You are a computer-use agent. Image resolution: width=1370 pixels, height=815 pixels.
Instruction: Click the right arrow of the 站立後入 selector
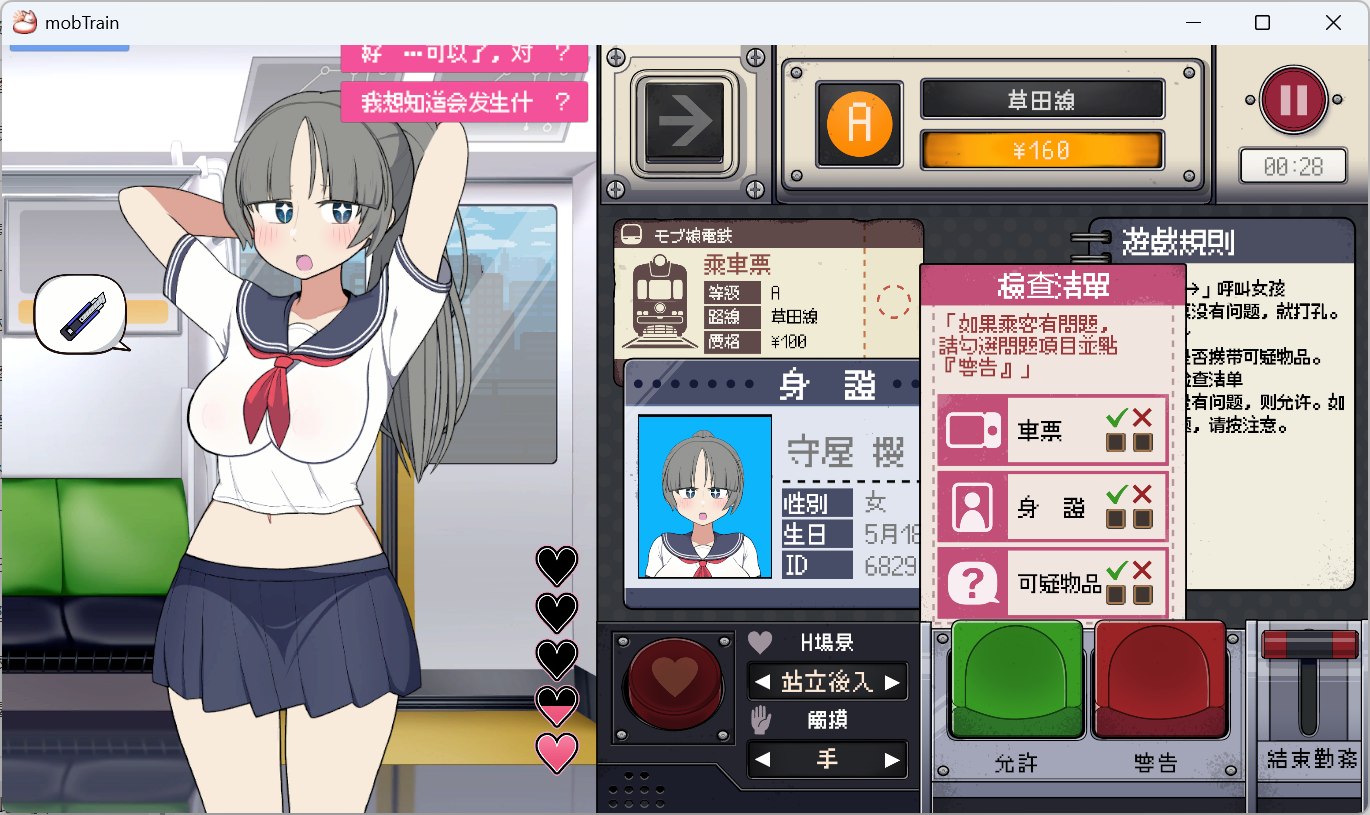coord(894,681)
